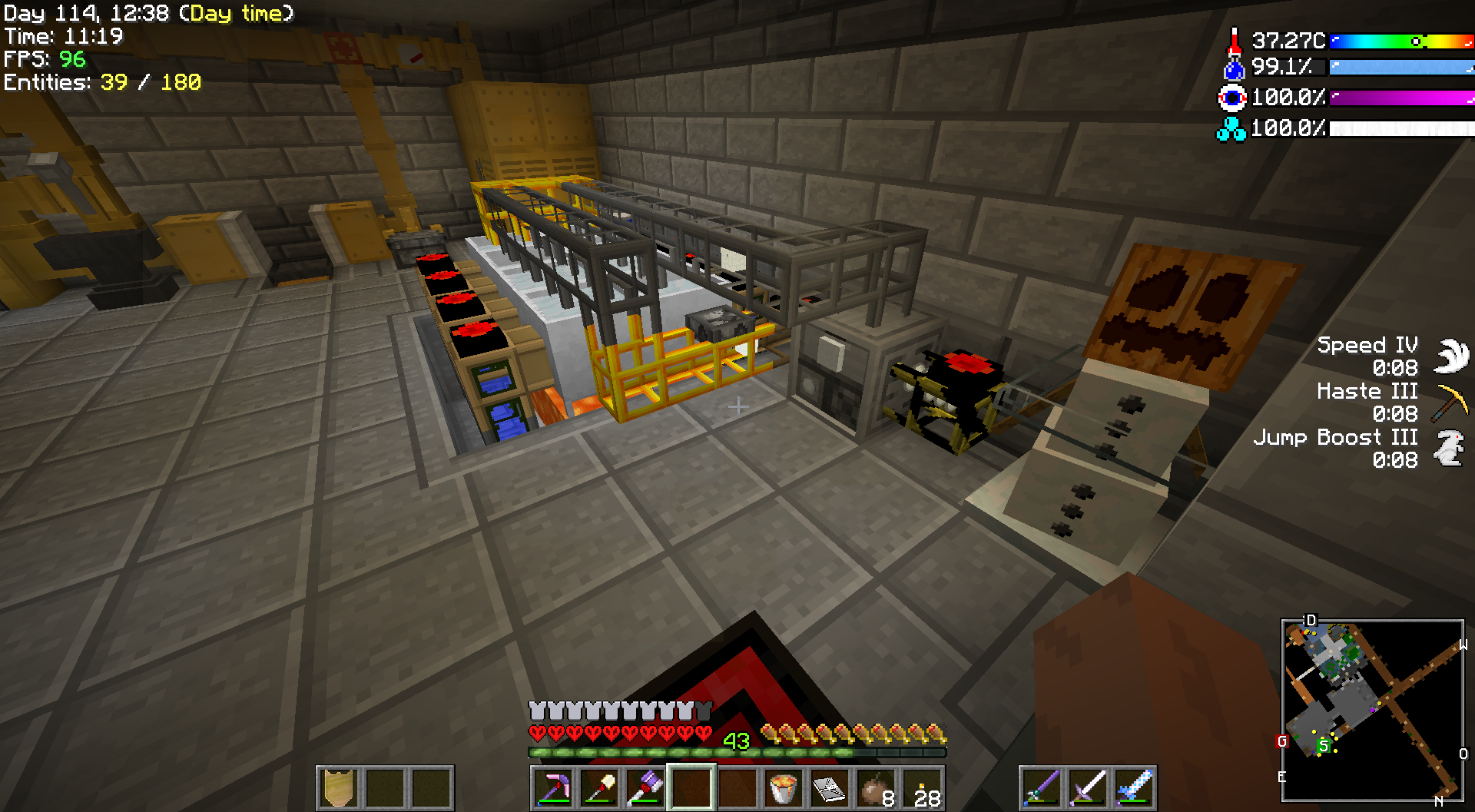1475x812 pixels.
Task: Select the lava bucket hotbar slot
Action: click(x=783, y=787)
